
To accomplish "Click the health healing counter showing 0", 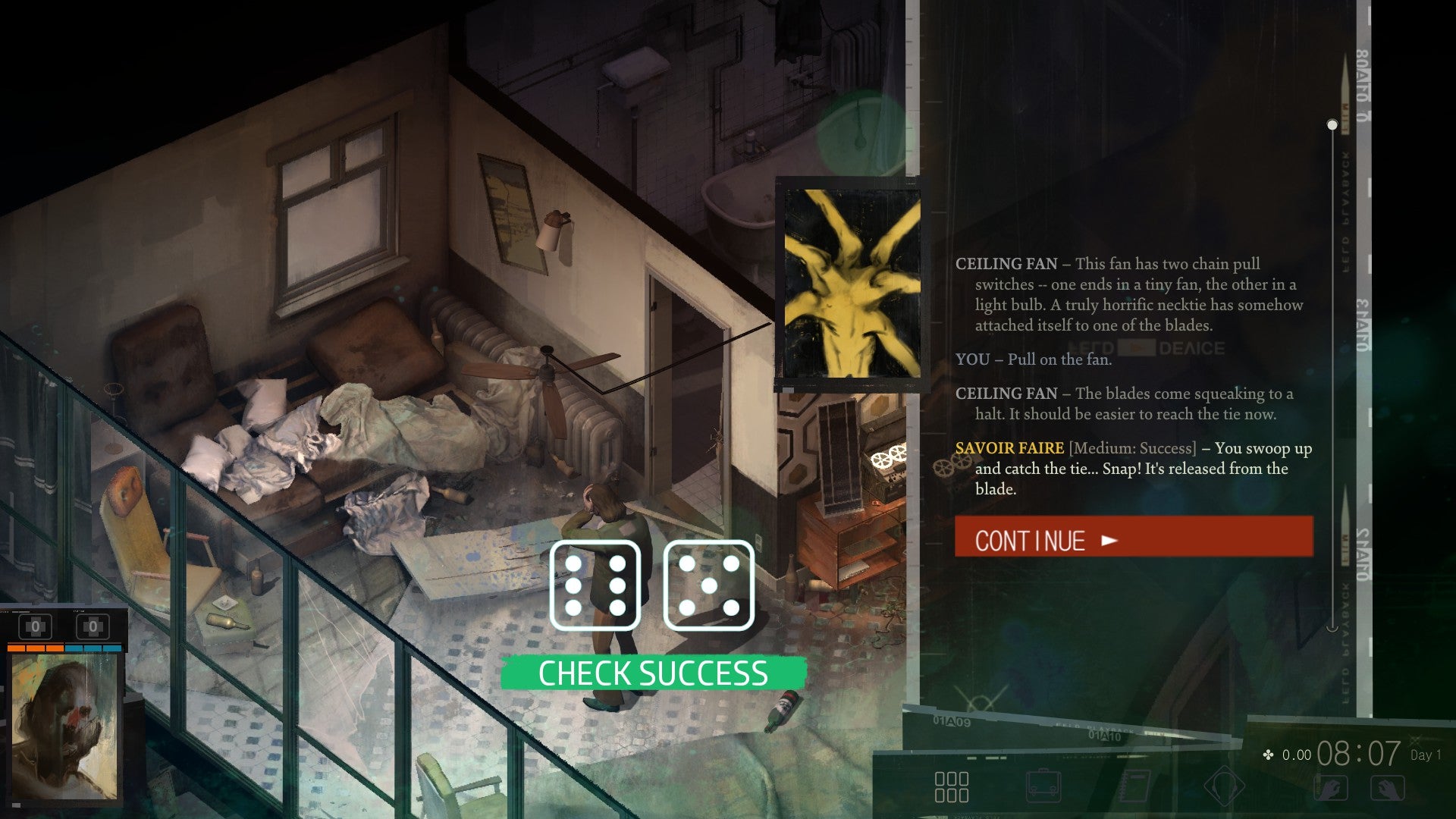I will [36, 626].
